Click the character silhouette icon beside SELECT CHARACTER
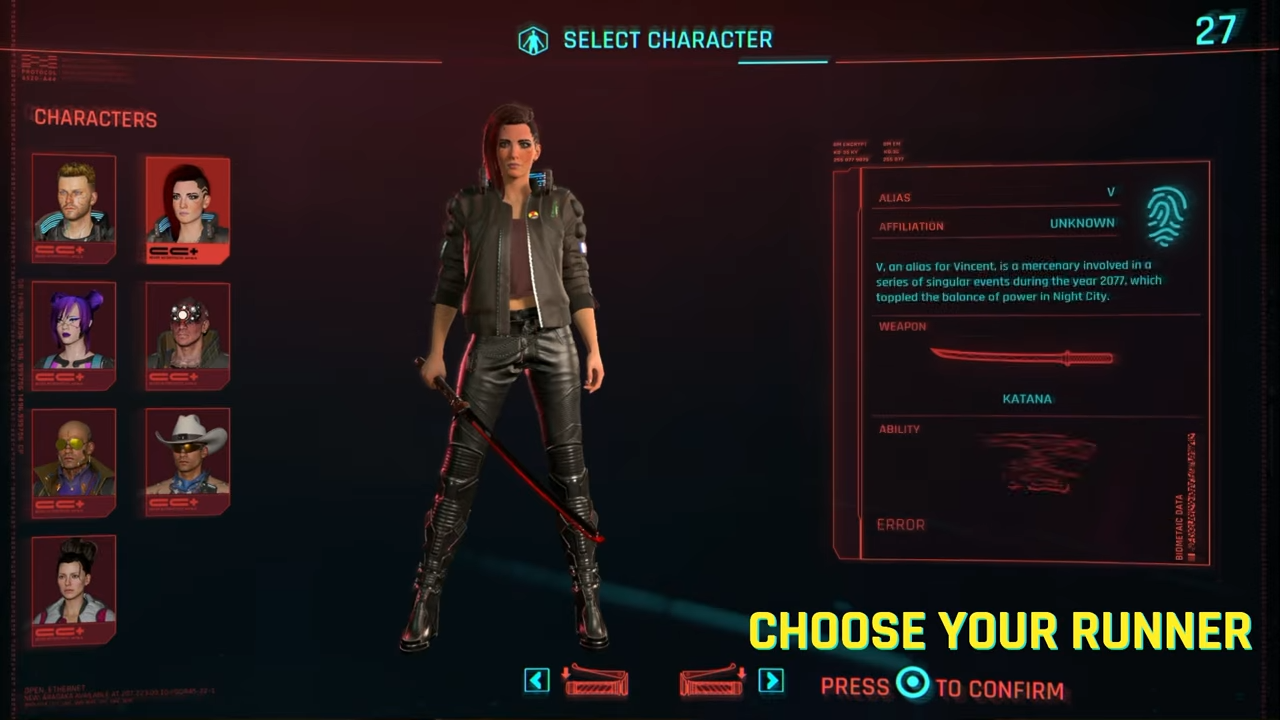Image resolution: width=1280 pixels, height=720 pixels. click(533, 39)
